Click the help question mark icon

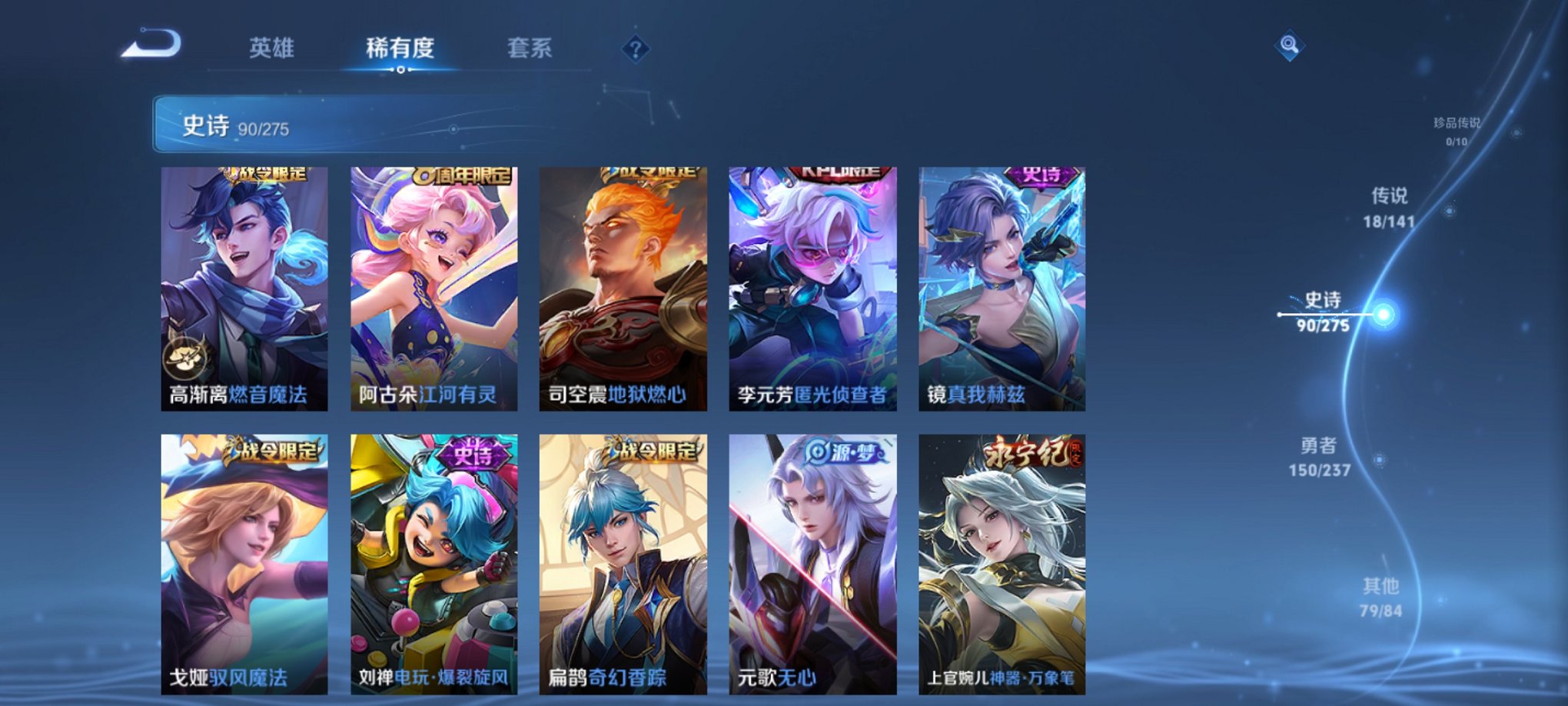[x=634, y=49]
